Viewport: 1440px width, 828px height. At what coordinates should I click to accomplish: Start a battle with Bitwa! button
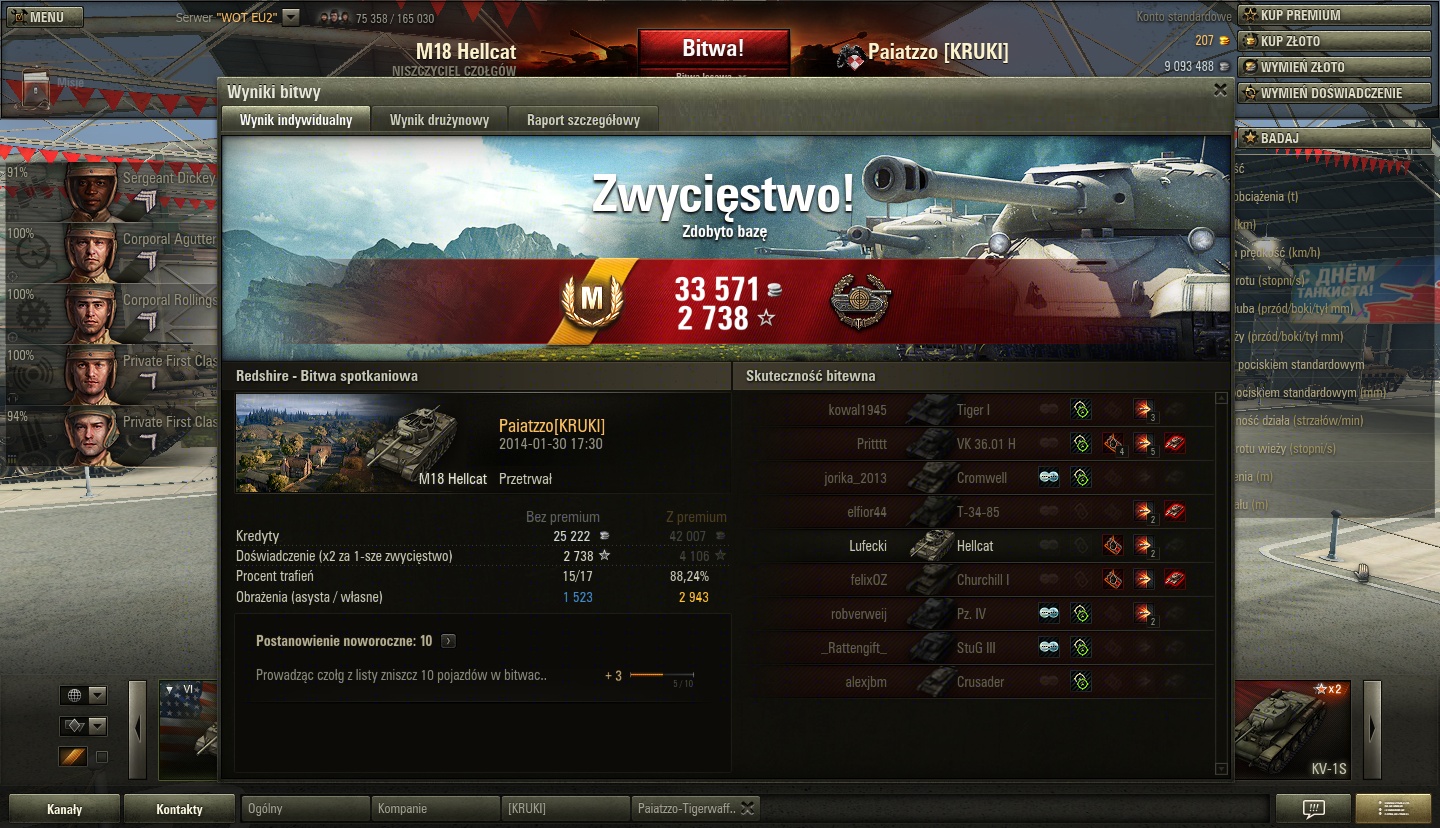(713, 49)
